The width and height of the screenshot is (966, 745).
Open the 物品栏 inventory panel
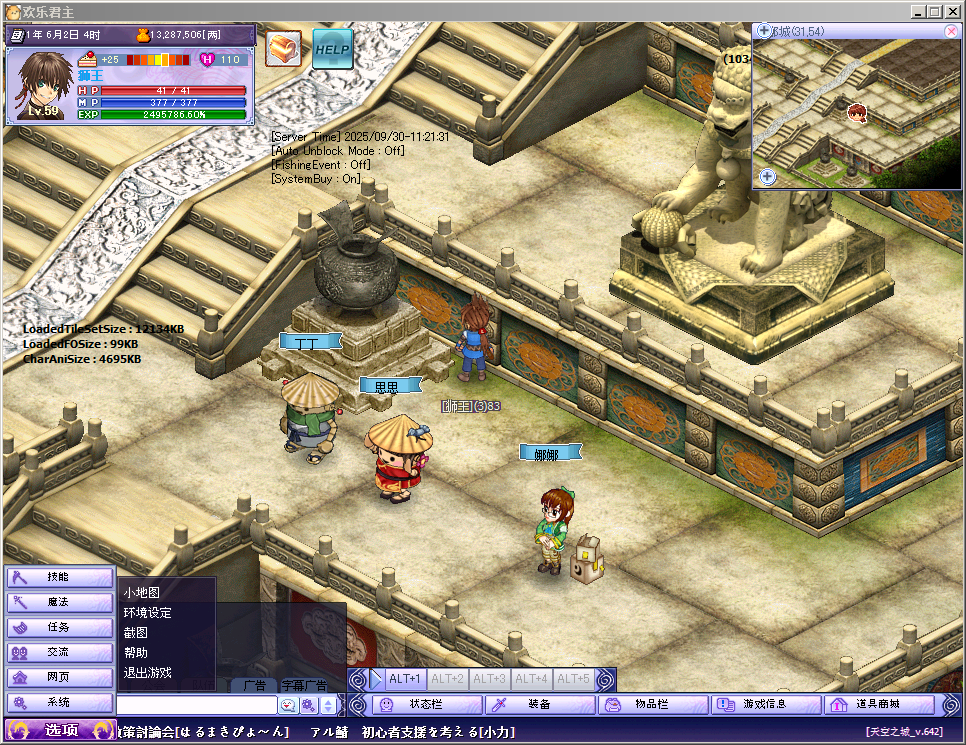point(653,704)
